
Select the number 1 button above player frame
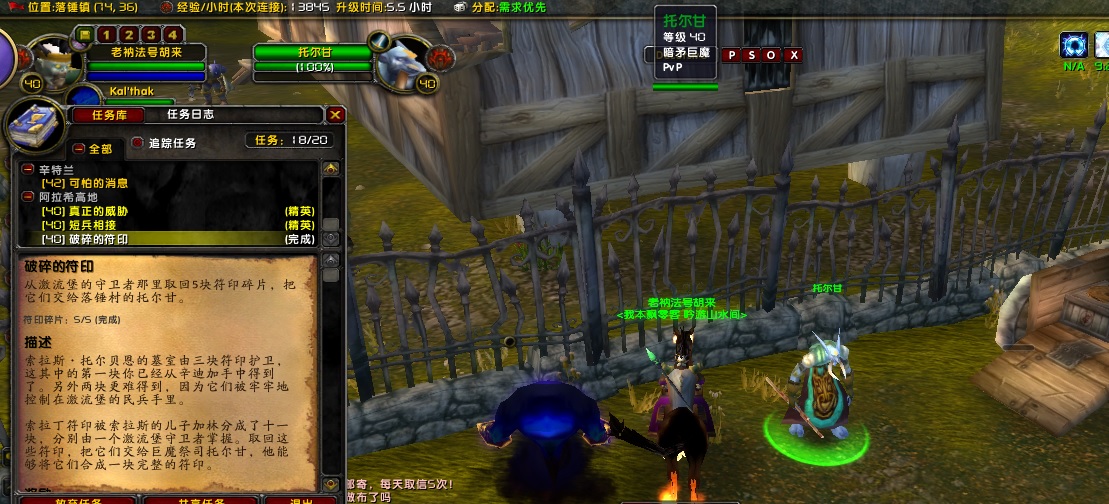coord(103,35)
